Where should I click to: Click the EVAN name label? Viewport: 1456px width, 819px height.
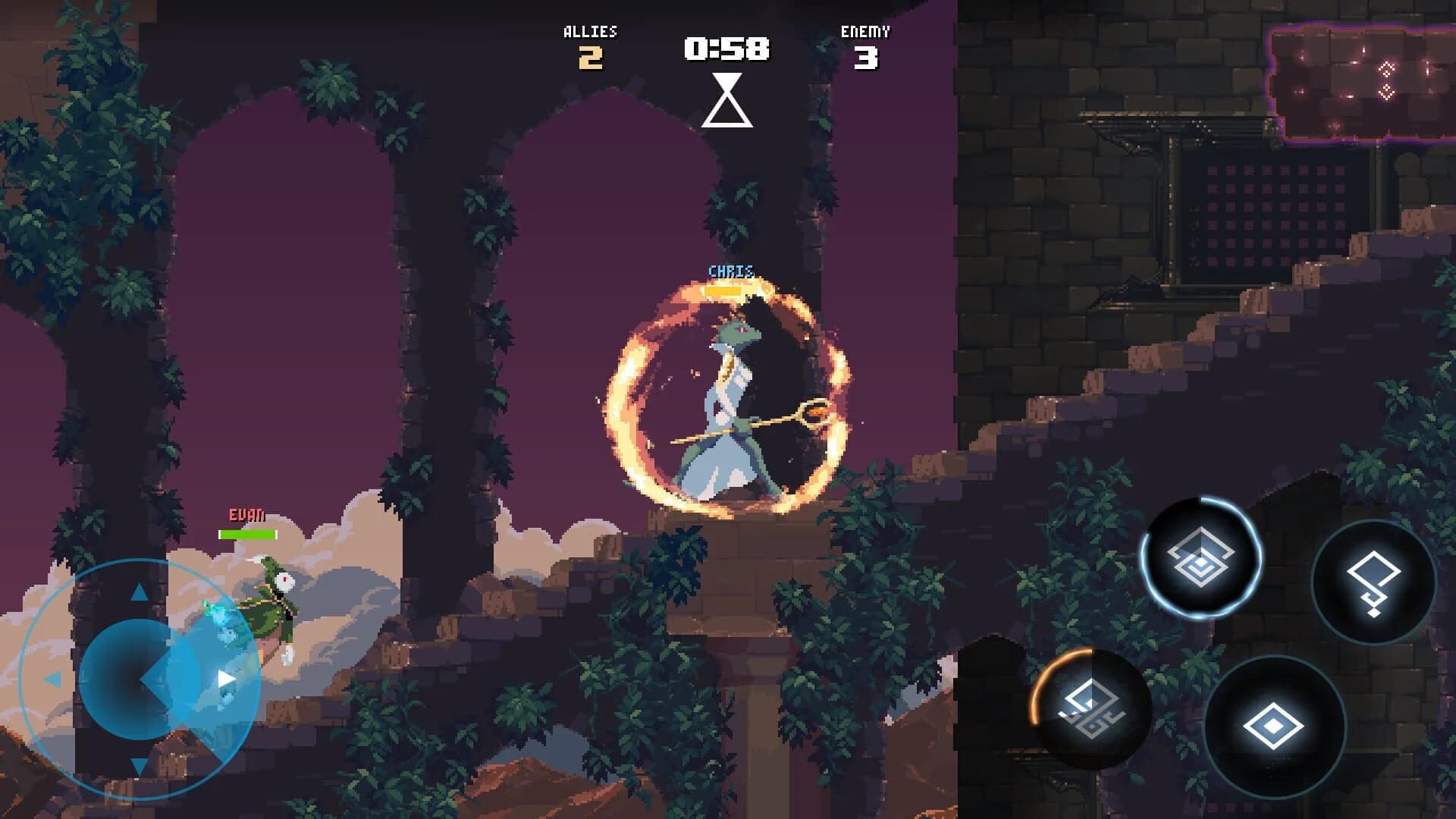[x=244, y=514]
